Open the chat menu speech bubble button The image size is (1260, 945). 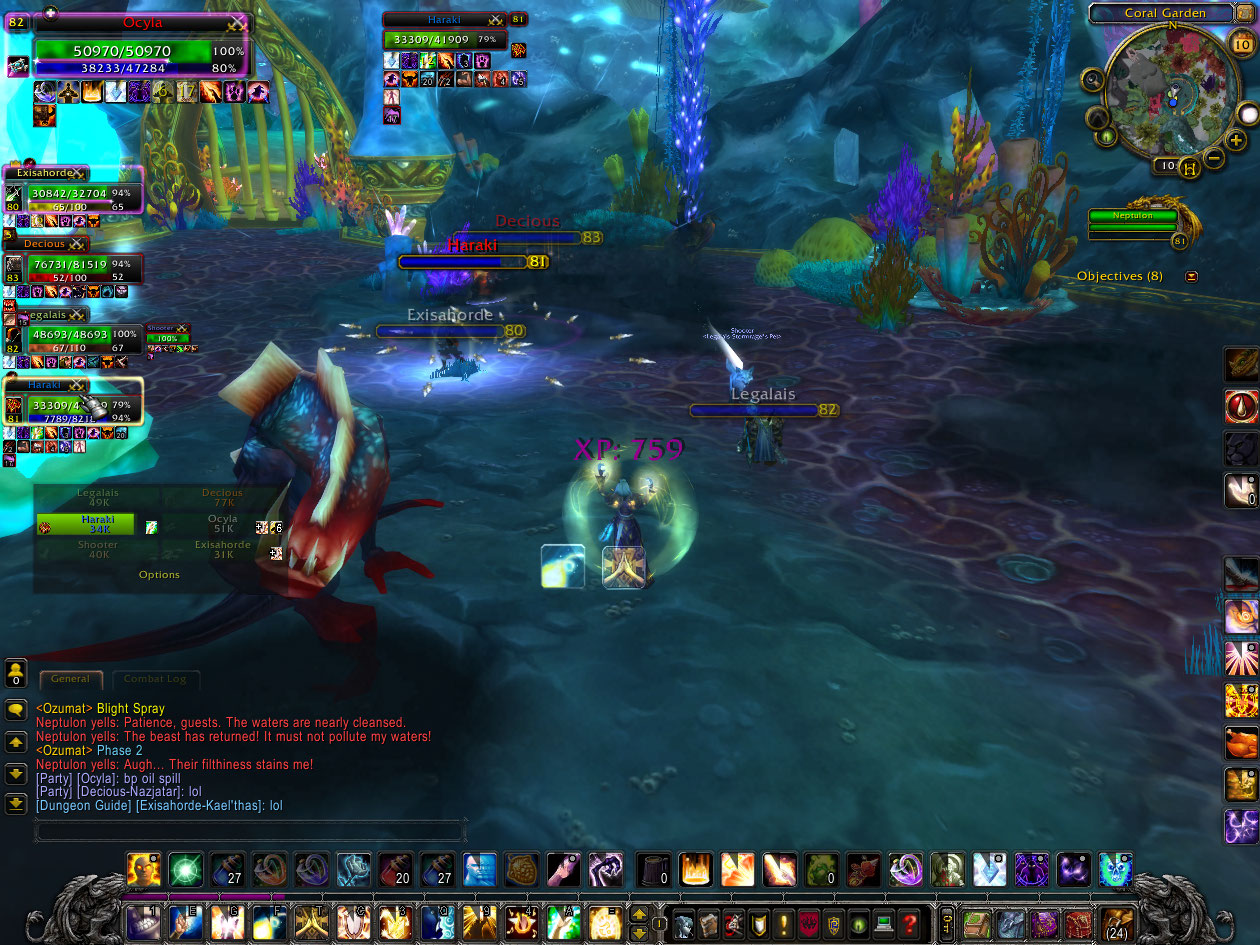(16, 709)
